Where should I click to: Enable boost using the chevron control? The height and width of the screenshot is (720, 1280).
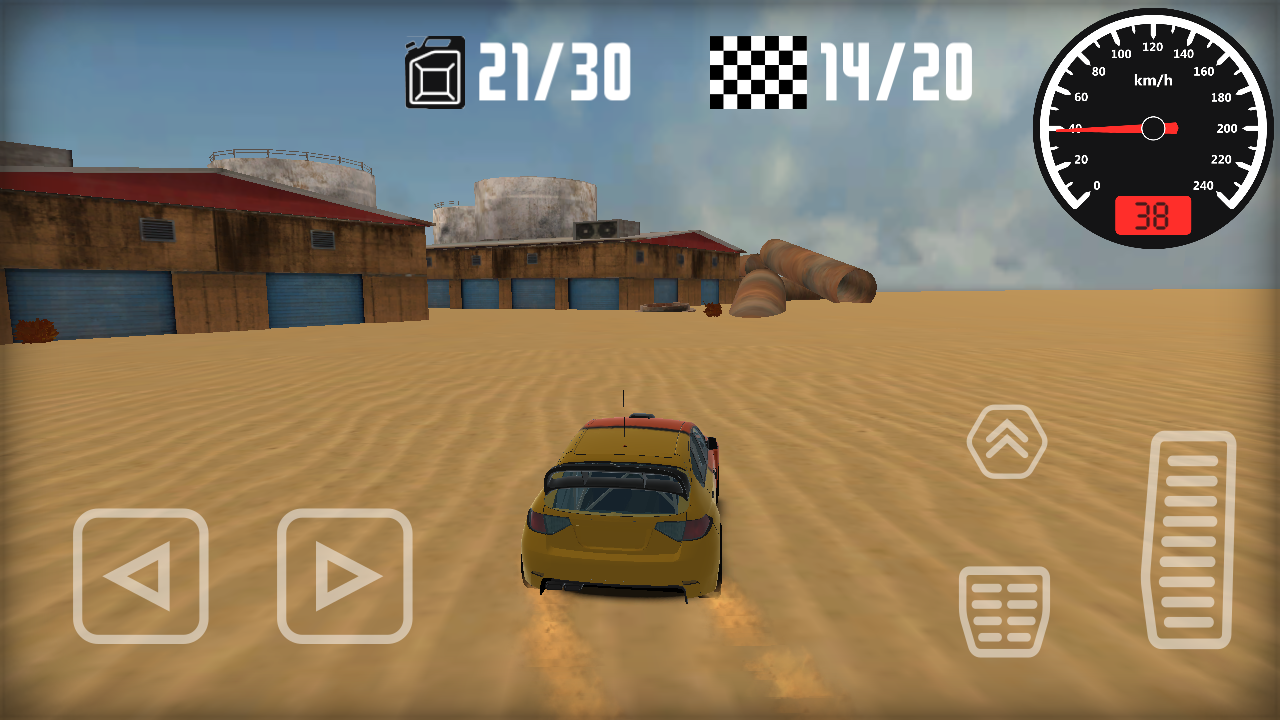[1006, 441]
